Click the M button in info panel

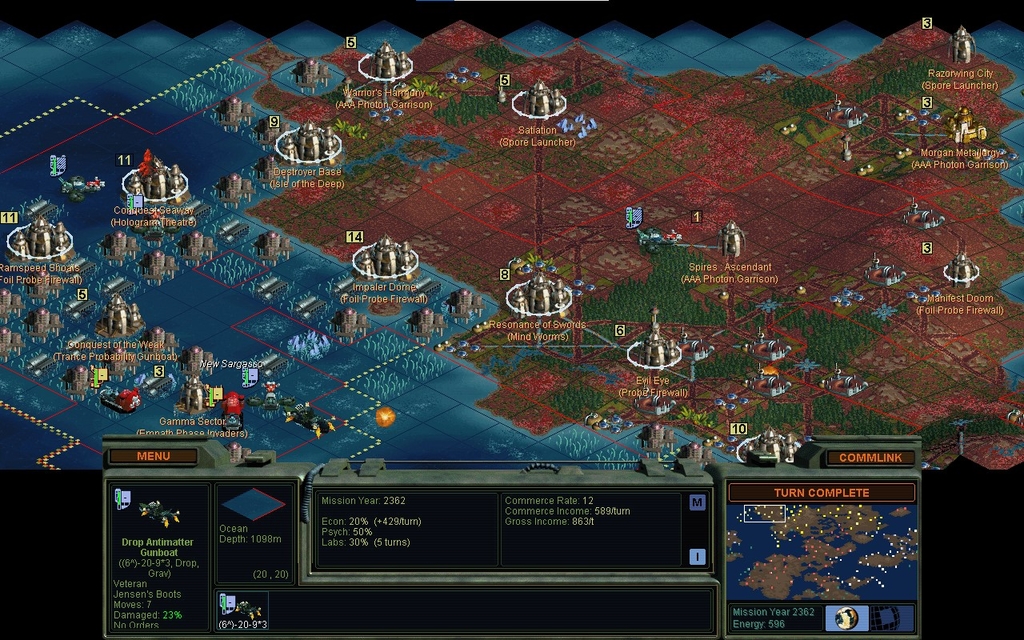click(697, 502)
